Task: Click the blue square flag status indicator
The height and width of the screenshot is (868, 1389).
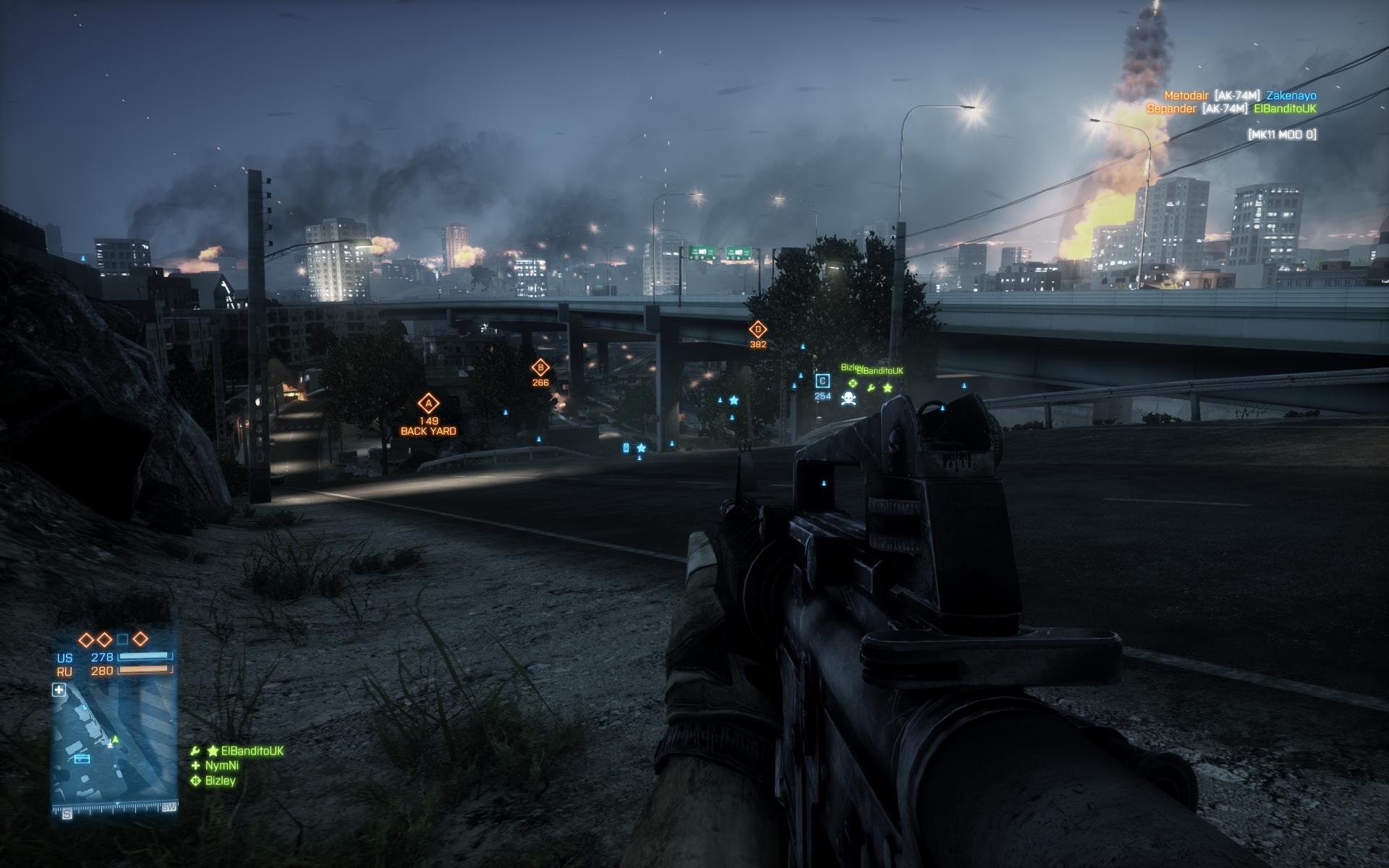Action: point(123,639)
